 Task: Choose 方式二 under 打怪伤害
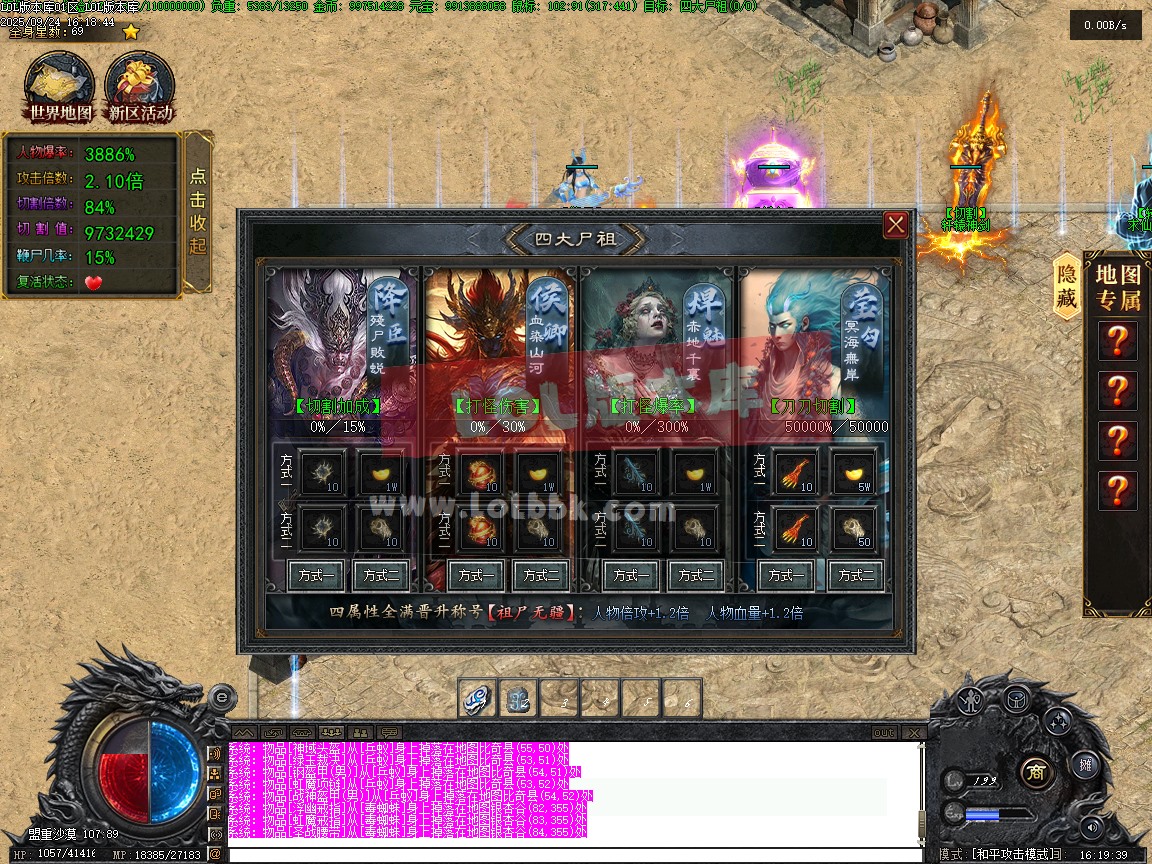coord(541,575)
